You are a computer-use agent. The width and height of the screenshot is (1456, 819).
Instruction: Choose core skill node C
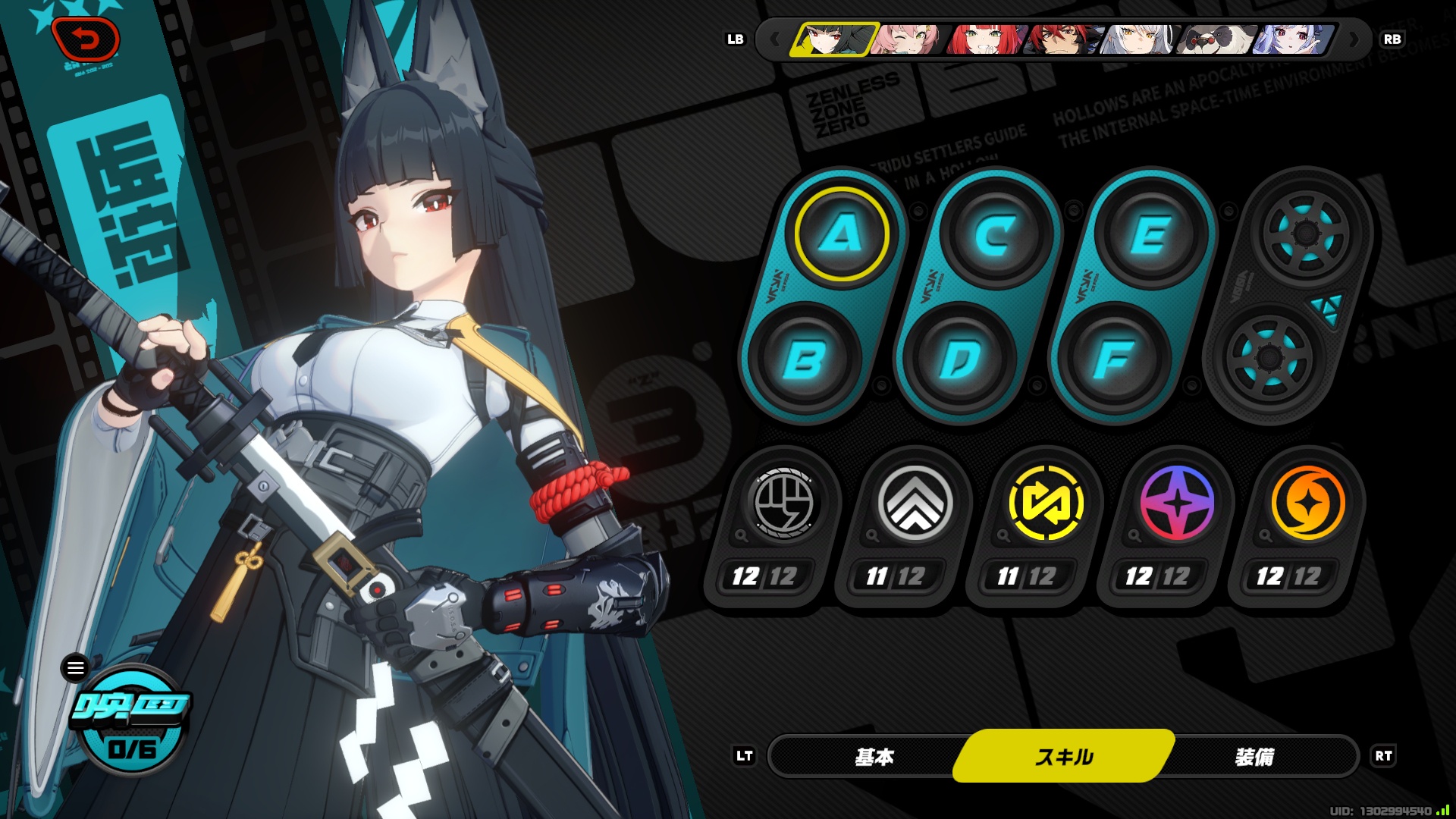(996, 234)
